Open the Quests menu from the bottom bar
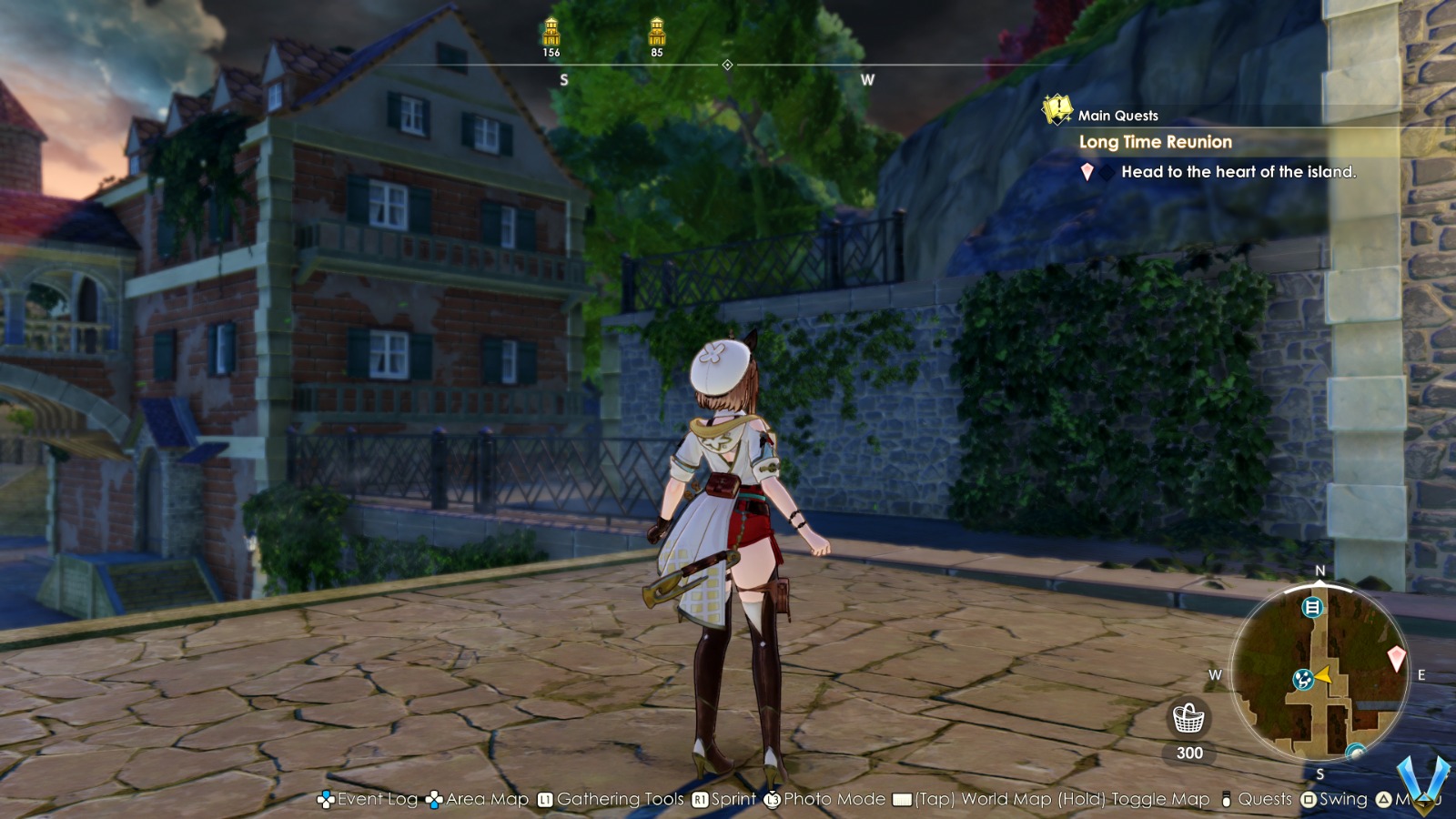Viewport: 1456px width, 819px height. tap(1223, 800)
